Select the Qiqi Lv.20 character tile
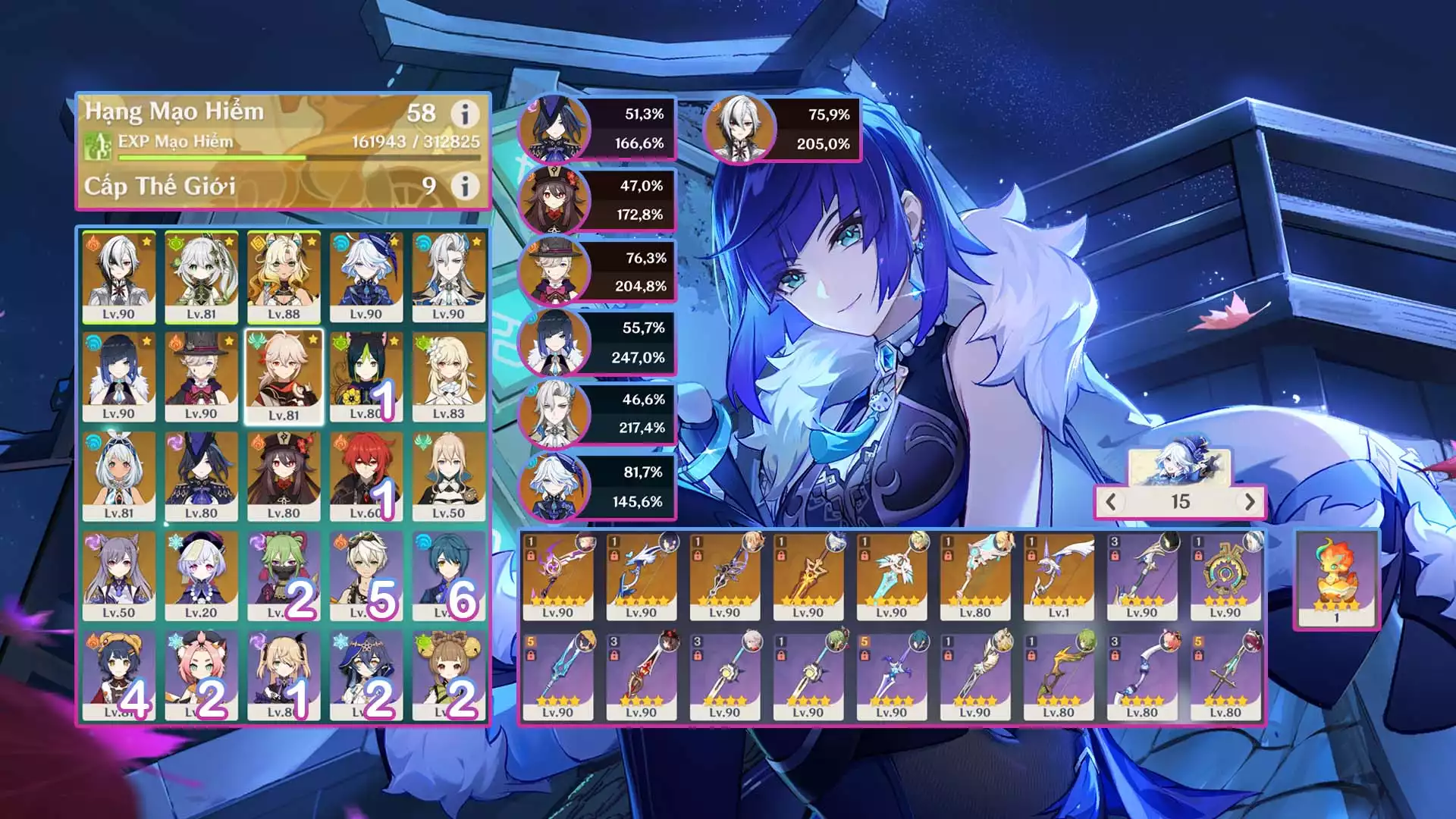The height and width of the screenshot is (819, 1456). (201, 576)
